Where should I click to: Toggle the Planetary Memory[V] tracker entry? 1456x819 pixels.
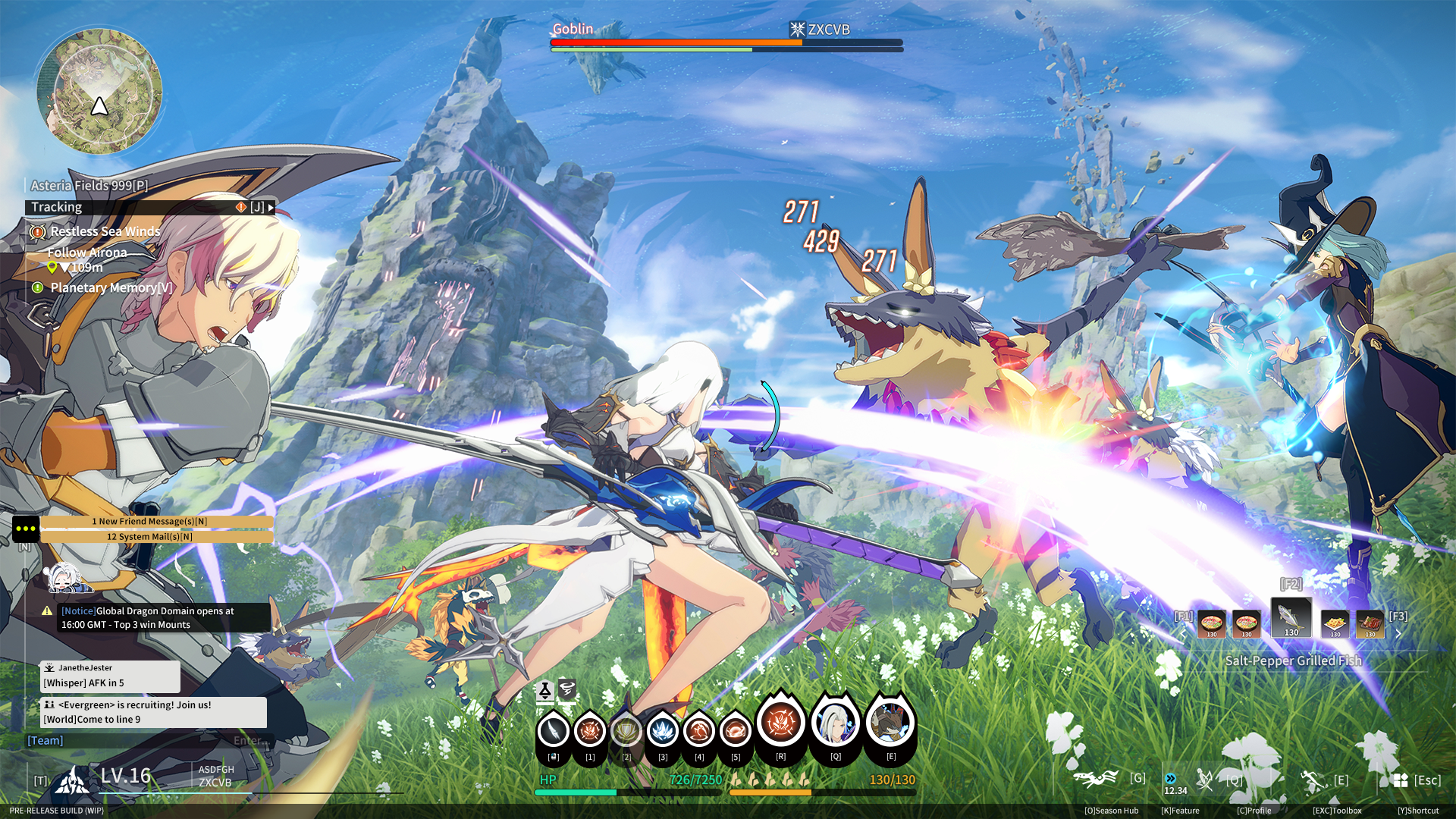click(111, 287)
